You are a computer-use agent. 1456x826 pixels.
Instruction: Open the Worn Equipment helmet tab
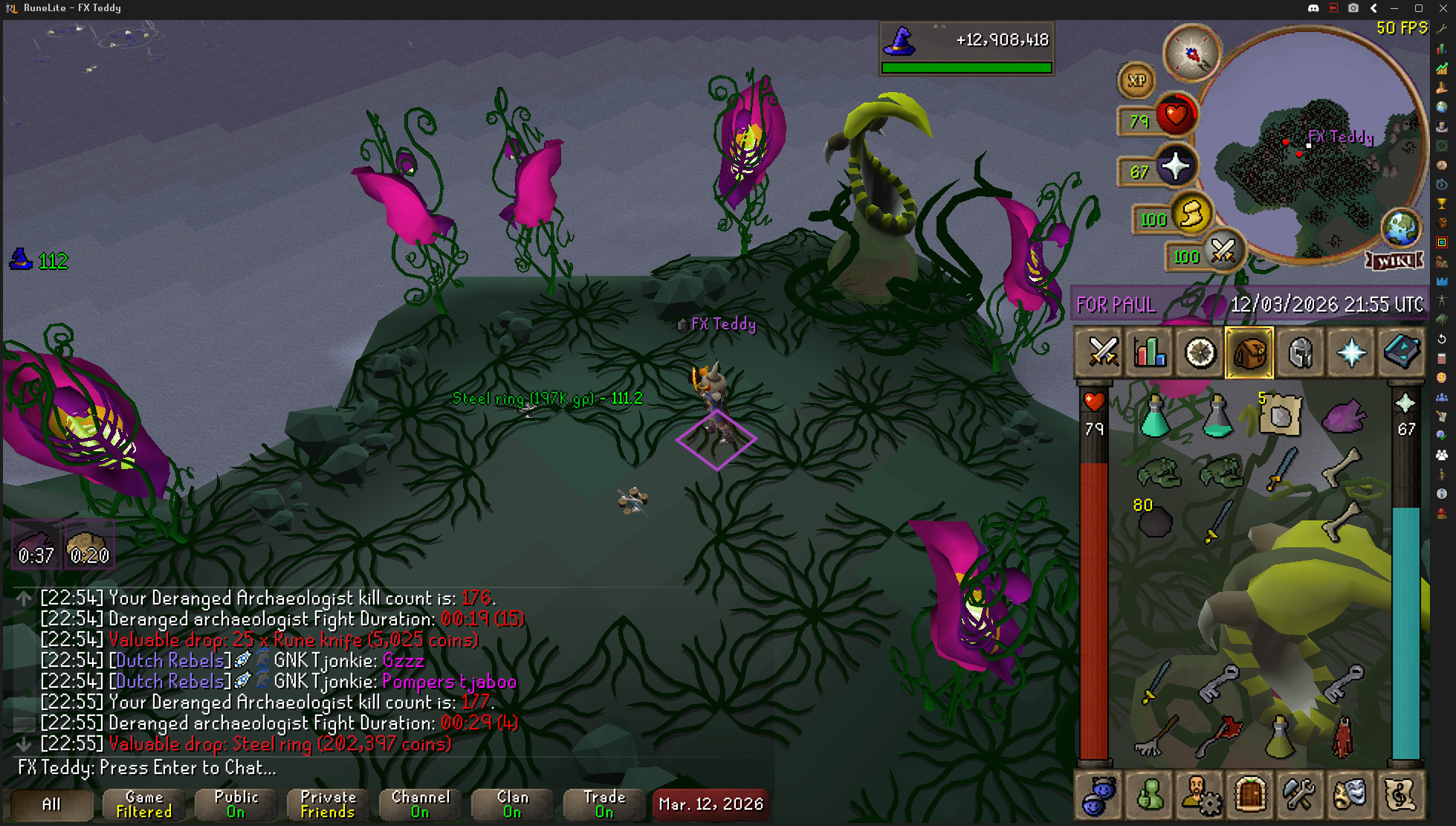click(1301, 352)
